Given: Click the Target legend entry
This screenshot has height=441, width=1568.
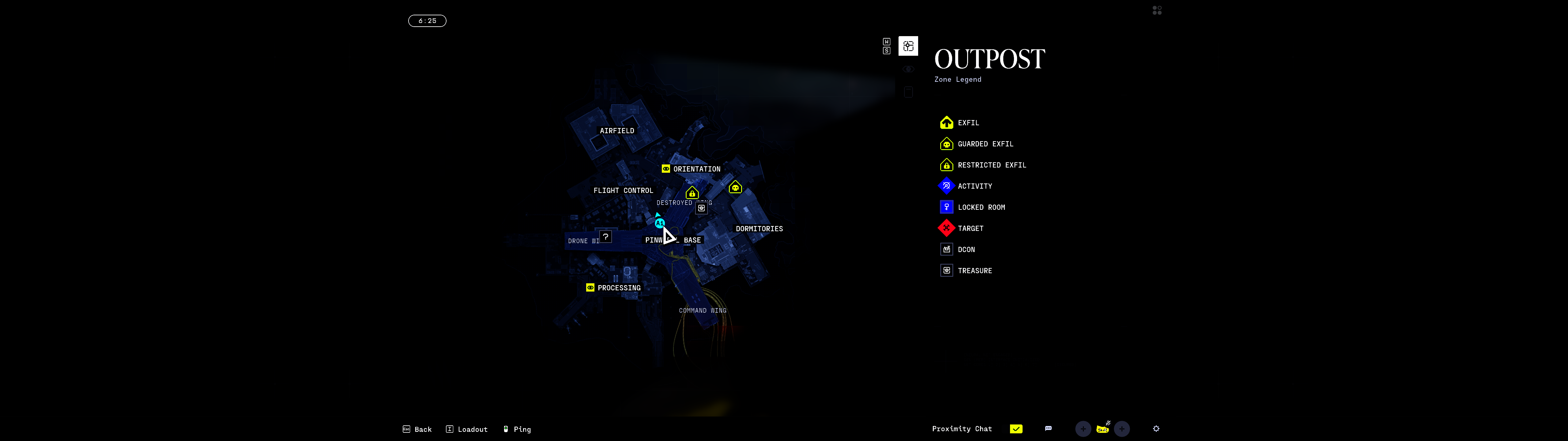Looking at the screenshot, I should [x=970, y=228].
